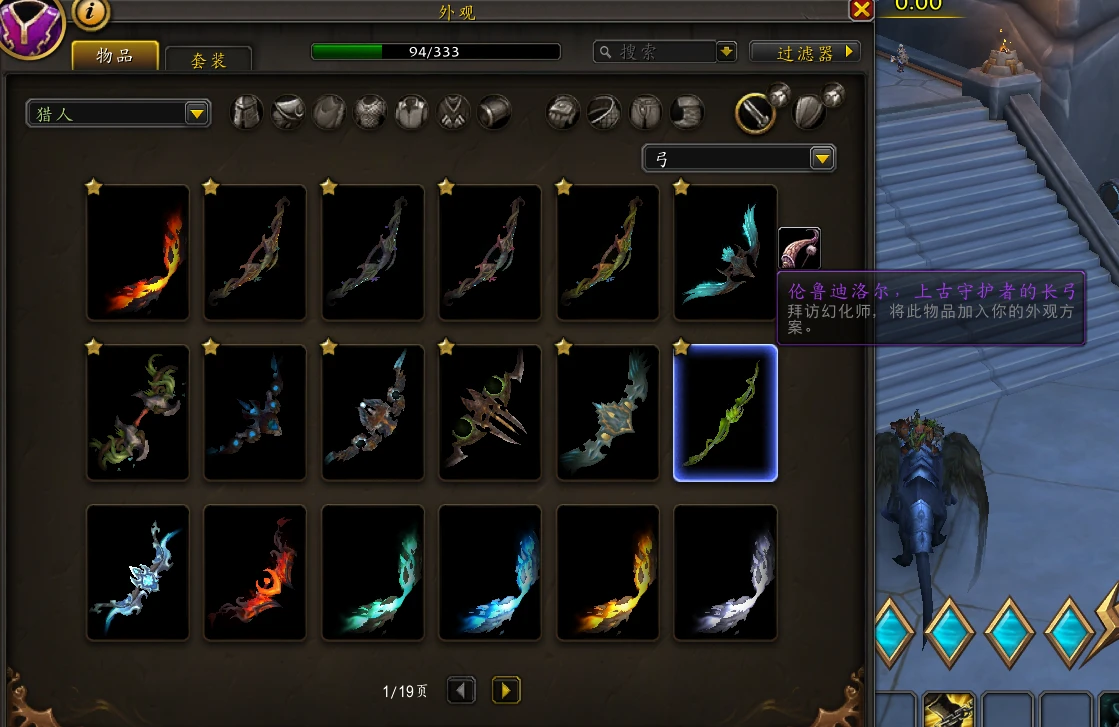Select the helmet slot icon
Image resolution: width=1119 pixels, height=727 pixels.
(x=248, y=112)
